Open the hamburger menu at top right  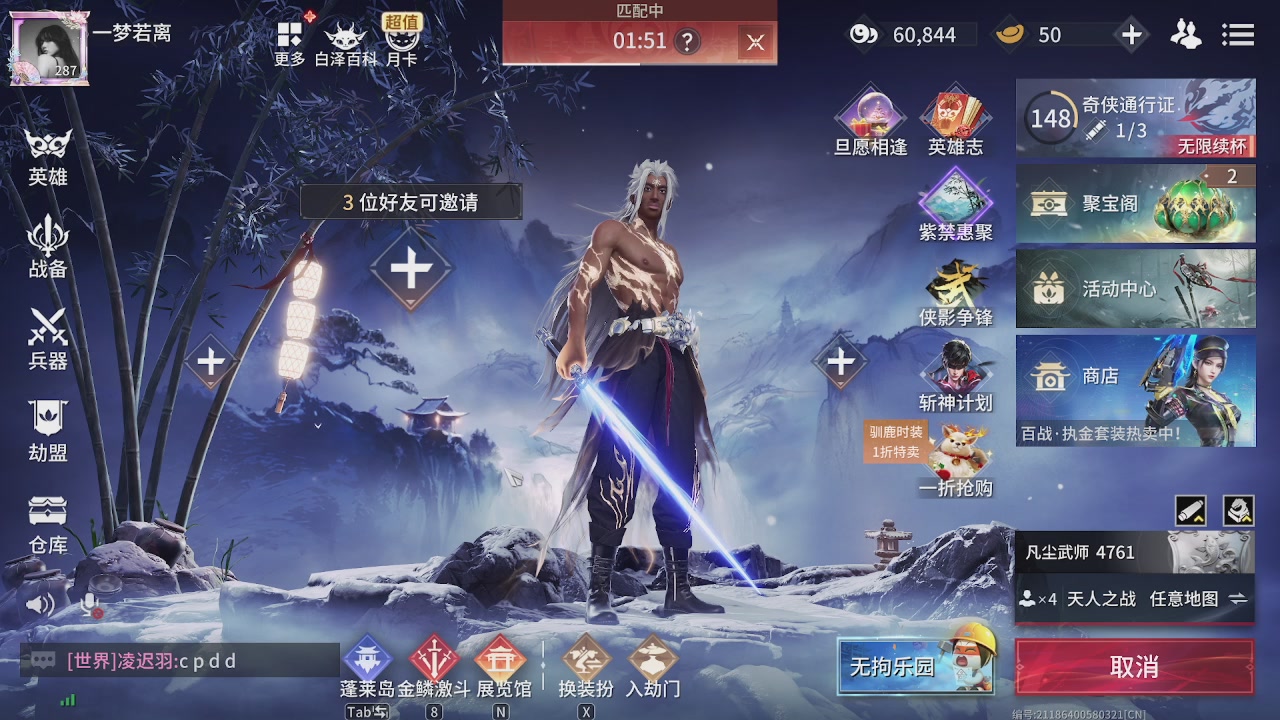(1238, 34)
